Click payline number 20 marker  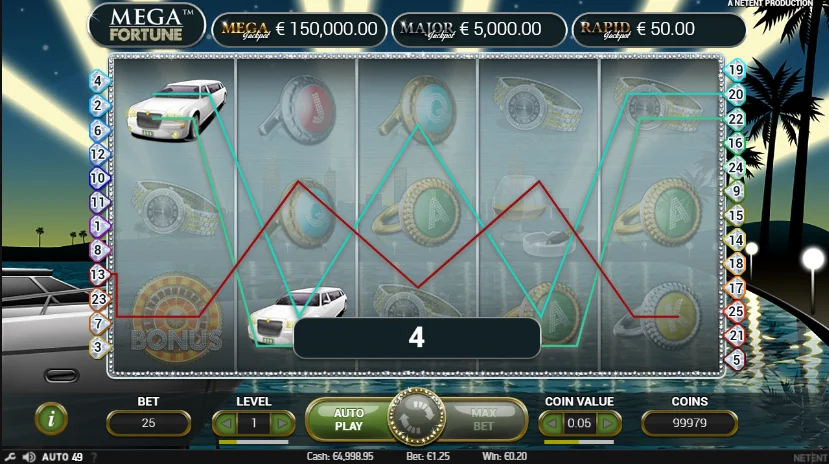click(x=736, y=95)
